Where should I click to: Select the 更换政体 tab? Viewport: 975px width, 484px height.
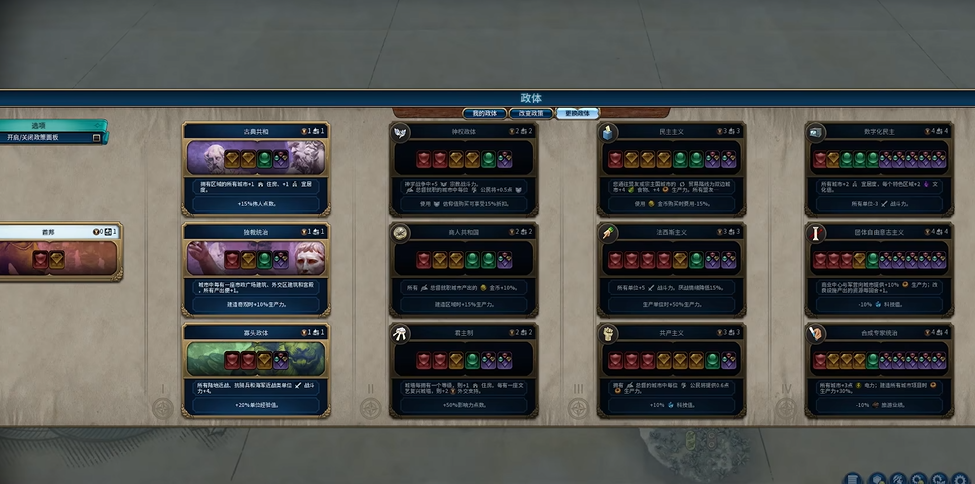click(x=577, y=113)
